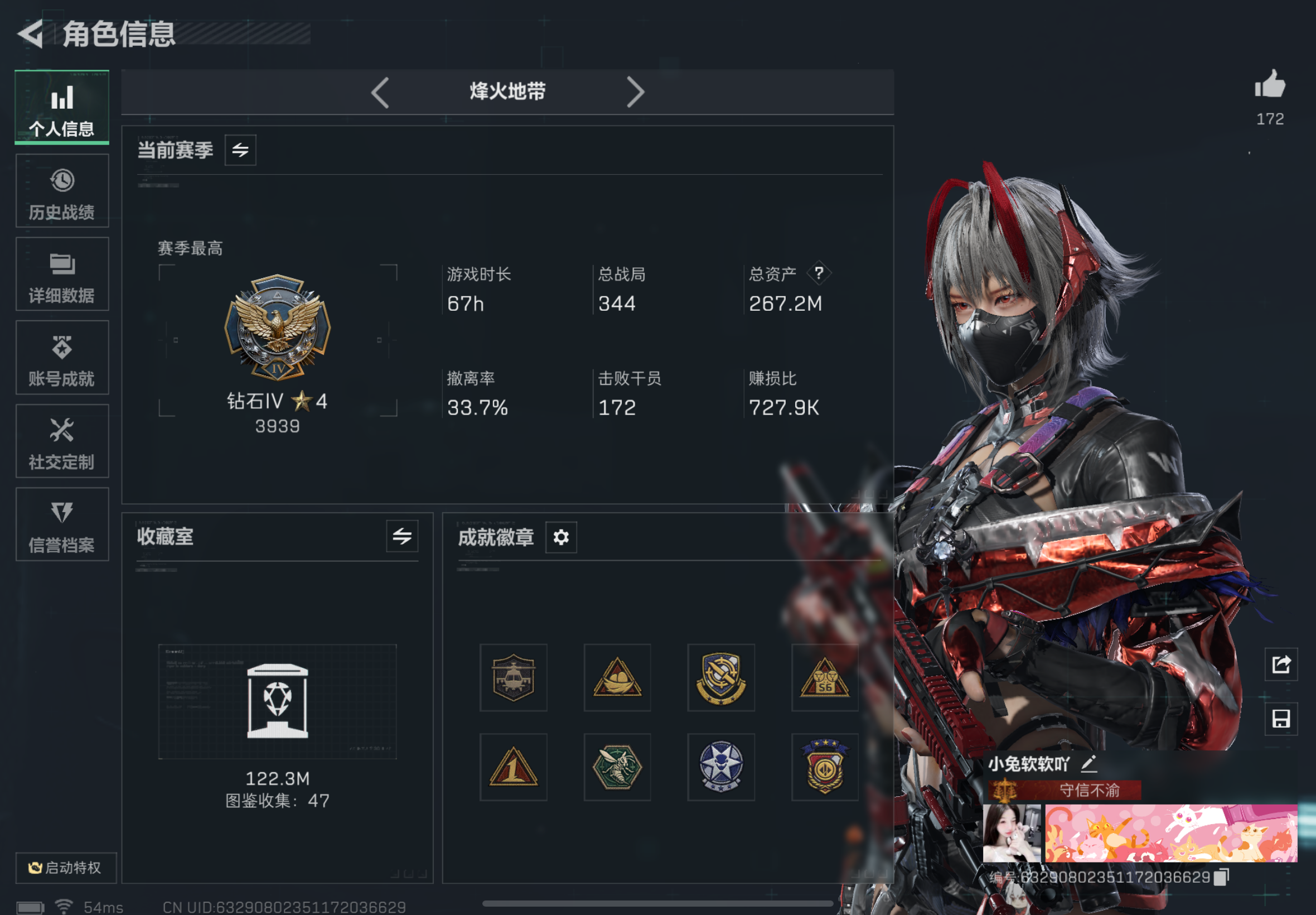Select the green wasp hexagon badge
This screenshot has width=1316, height=915.
618,767
